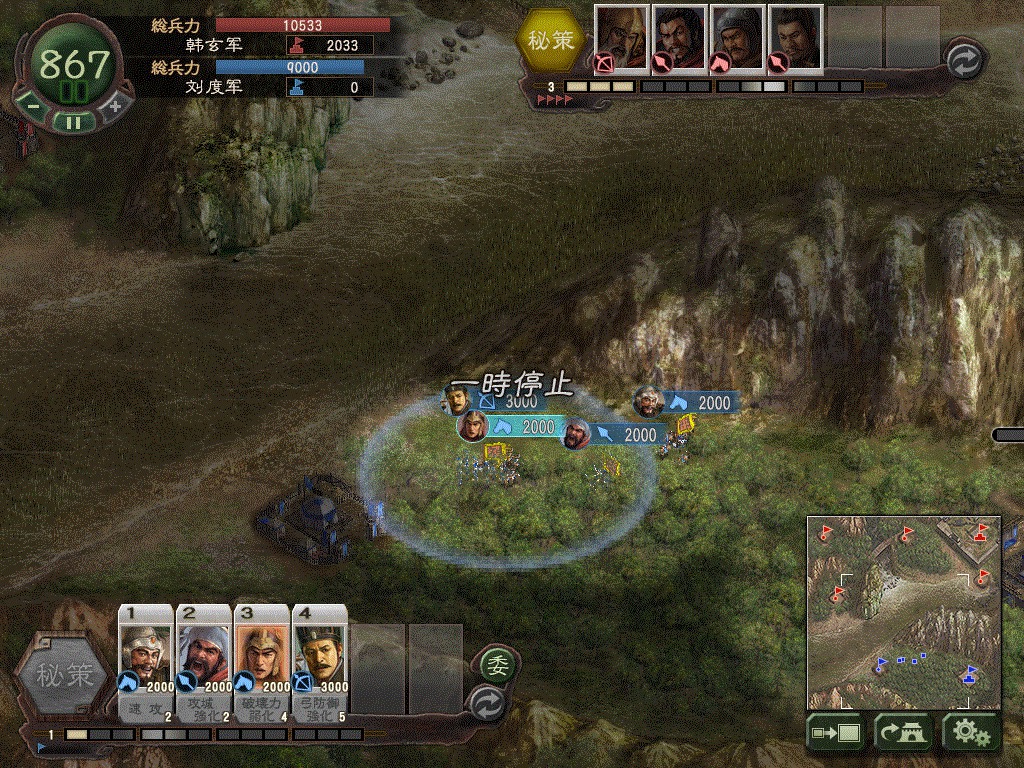Screen dimensions: 1024x768
Task: Cycle player officer cards with the refresh arrows
Action: coord(487,700)
